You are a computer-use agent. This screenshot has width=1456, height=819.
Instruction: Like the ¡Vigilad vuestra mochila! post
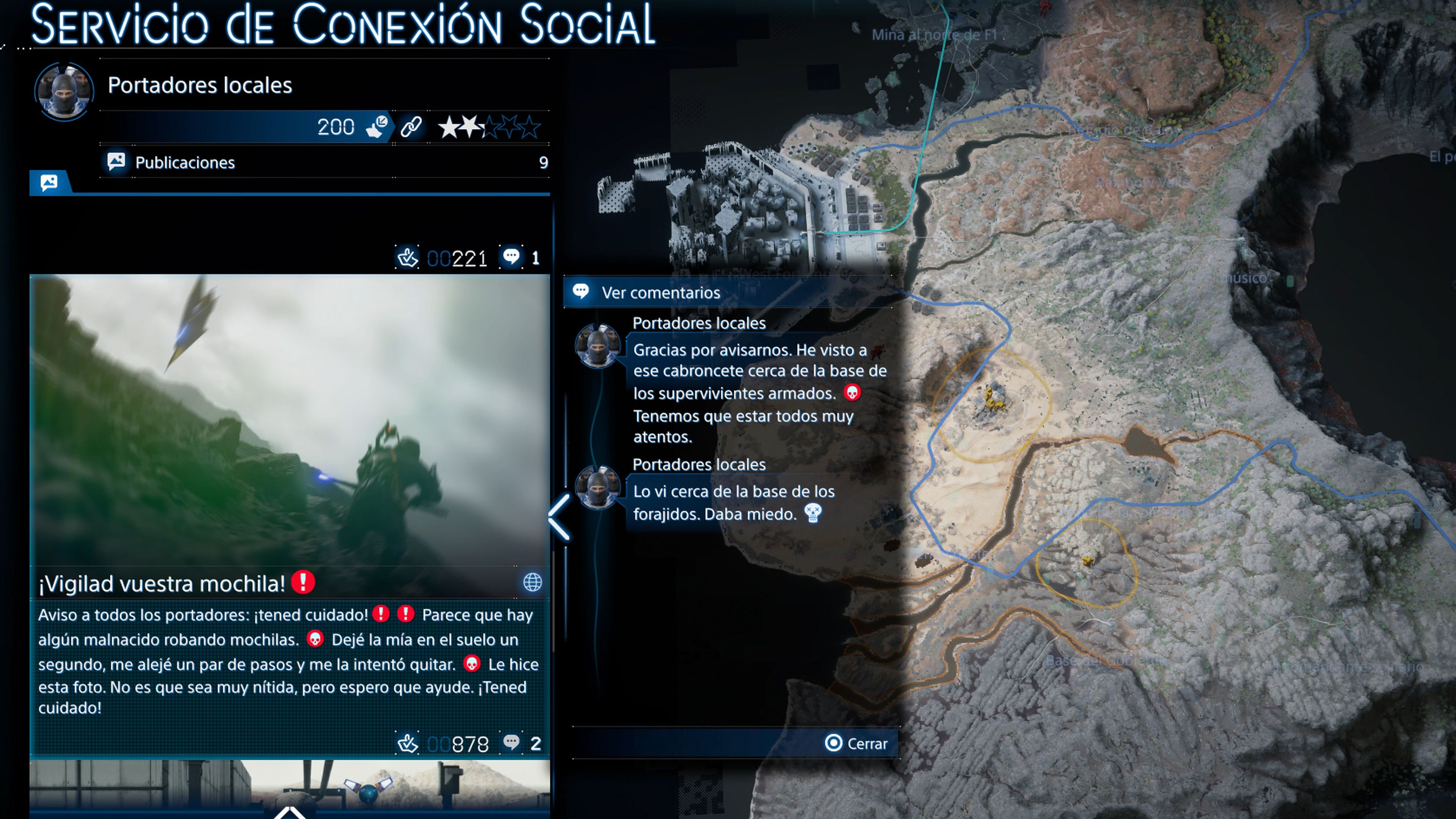408,744
